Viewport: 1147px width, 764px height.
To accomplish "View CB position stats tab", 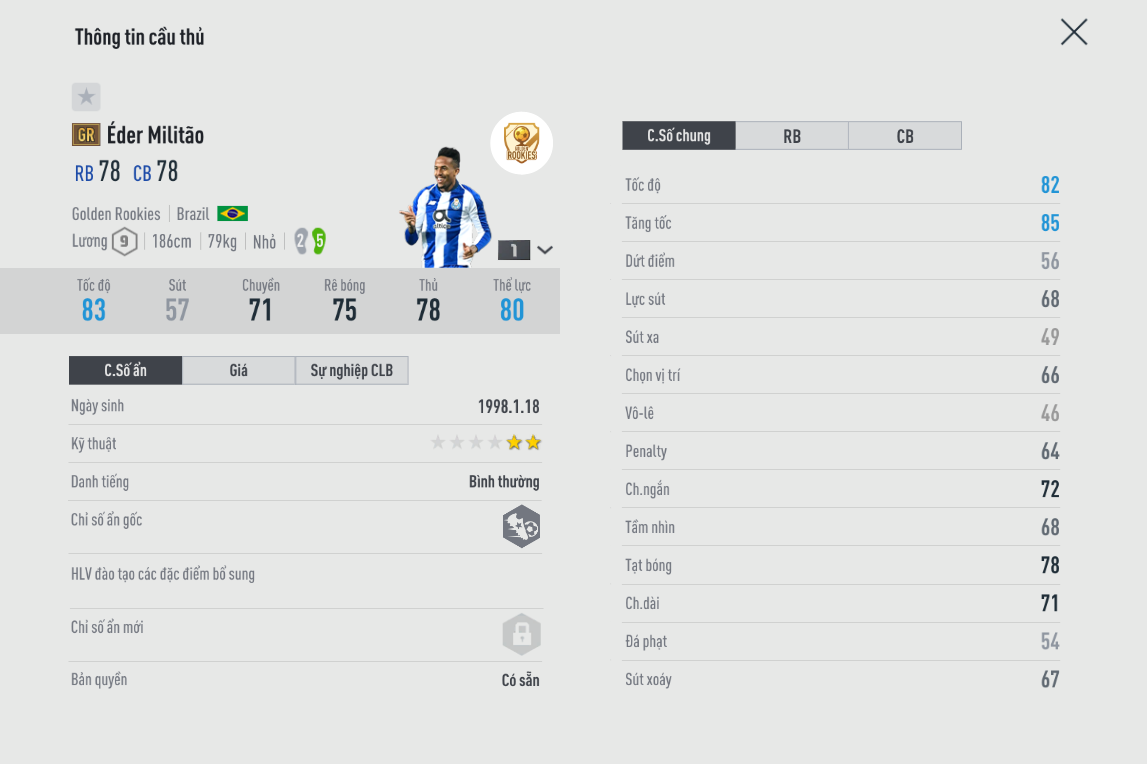I will pyautogui.click(x=905, y=136).
